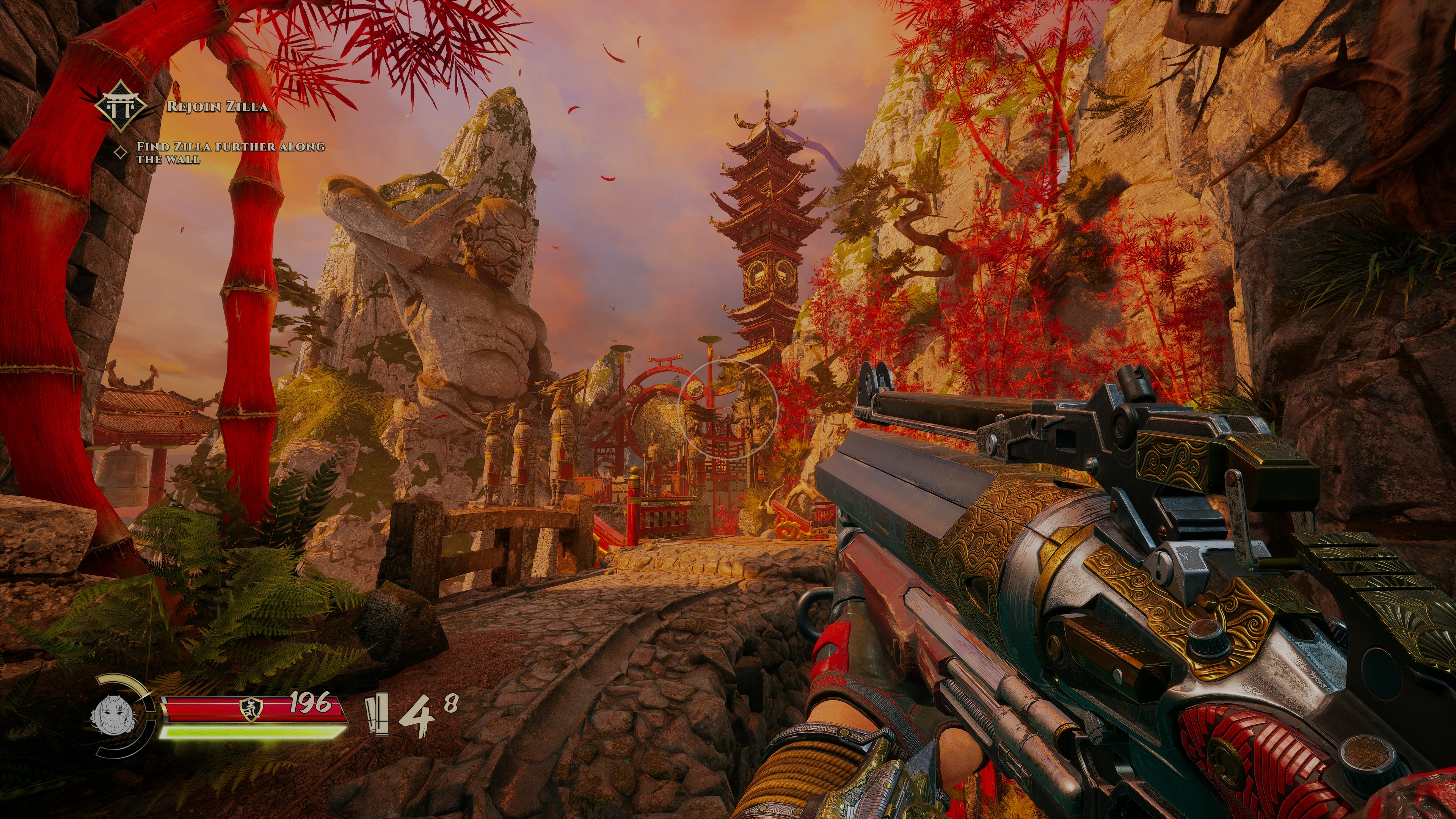Click the Find Zilla further along the wall sub-objective
Image resolution: width=1456 pixels, height=819 pixels.
230,152
